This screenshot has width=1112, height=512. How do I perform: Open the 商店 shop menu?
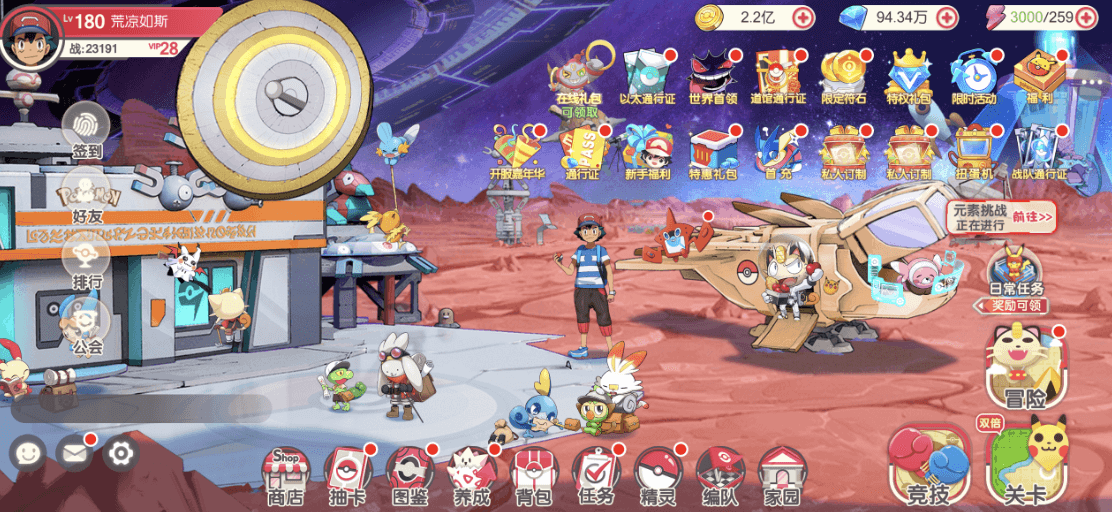285,474
